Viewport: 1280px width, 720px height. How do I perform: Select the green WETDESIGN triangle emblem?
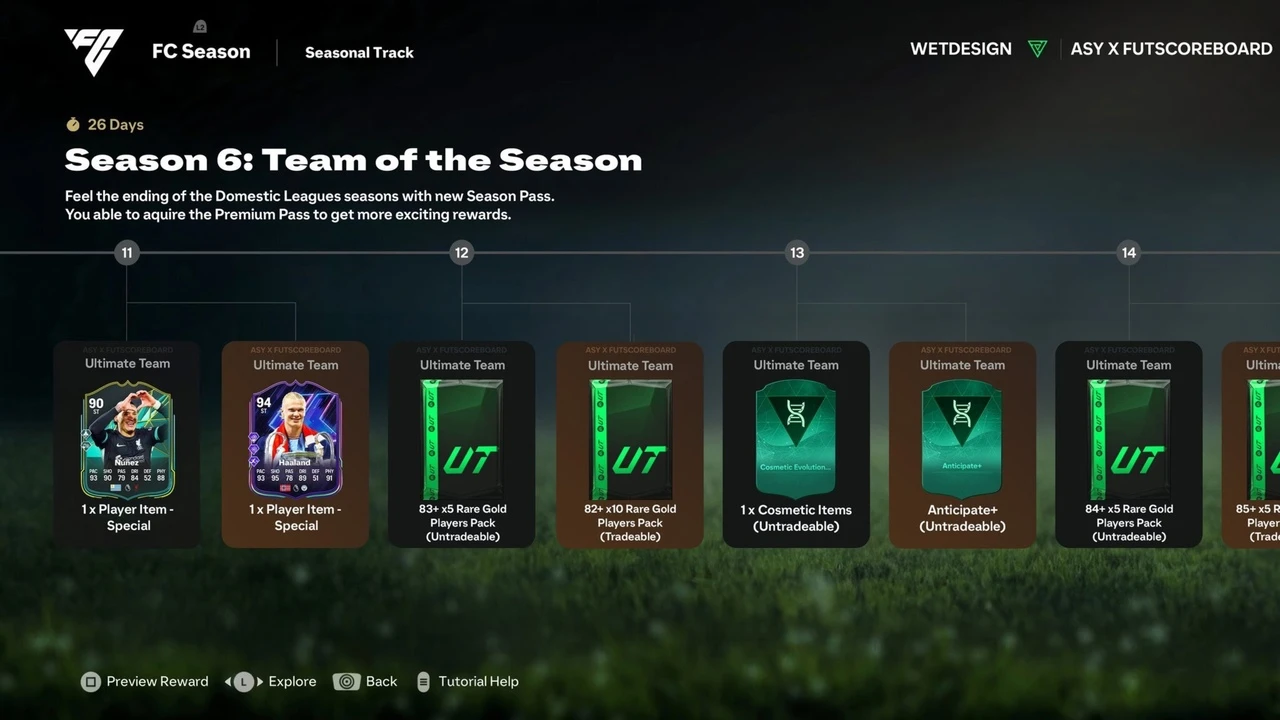coord(1037,48)
